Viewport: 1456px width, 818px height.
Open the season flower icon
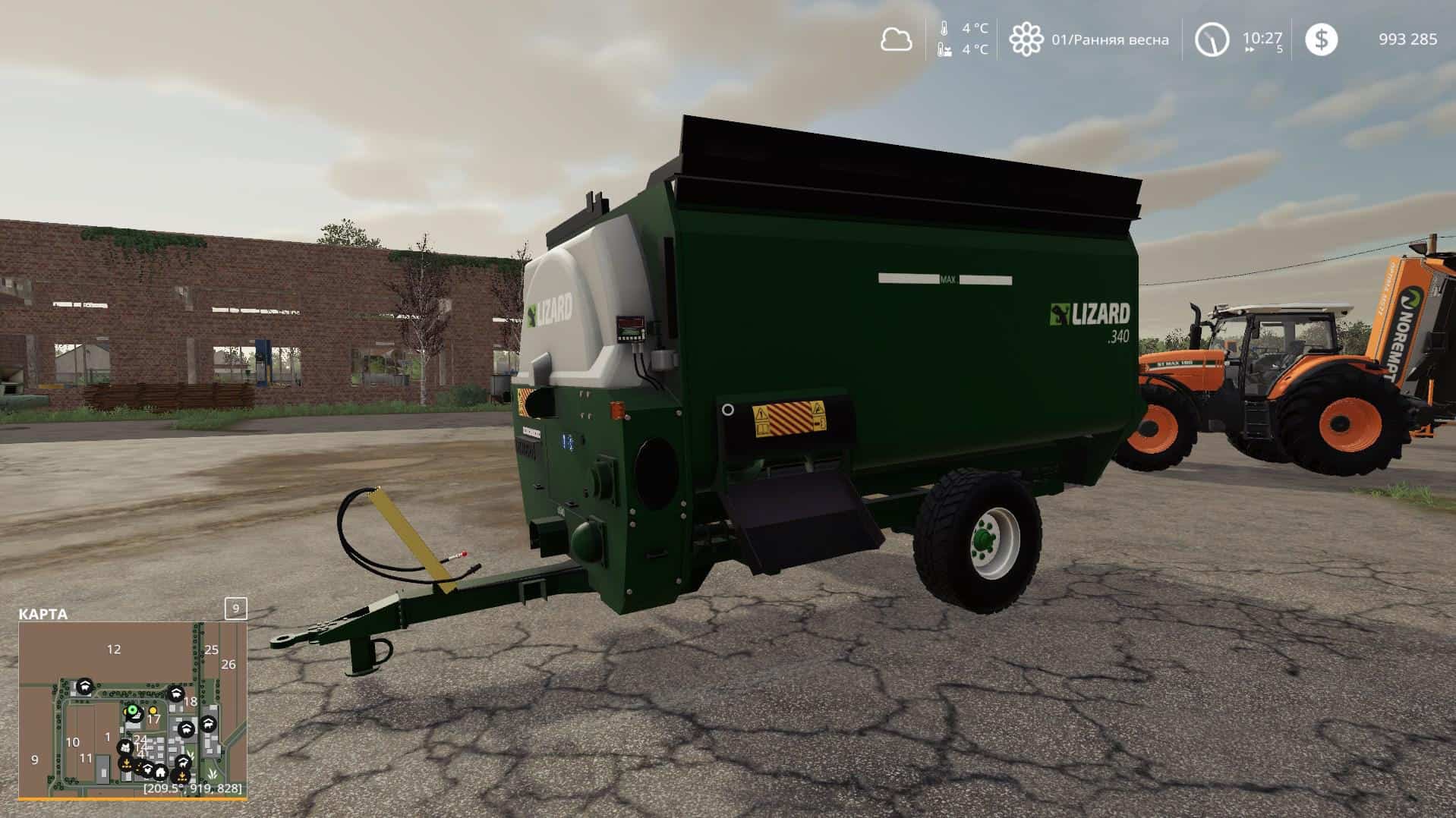click(1026, 39)
